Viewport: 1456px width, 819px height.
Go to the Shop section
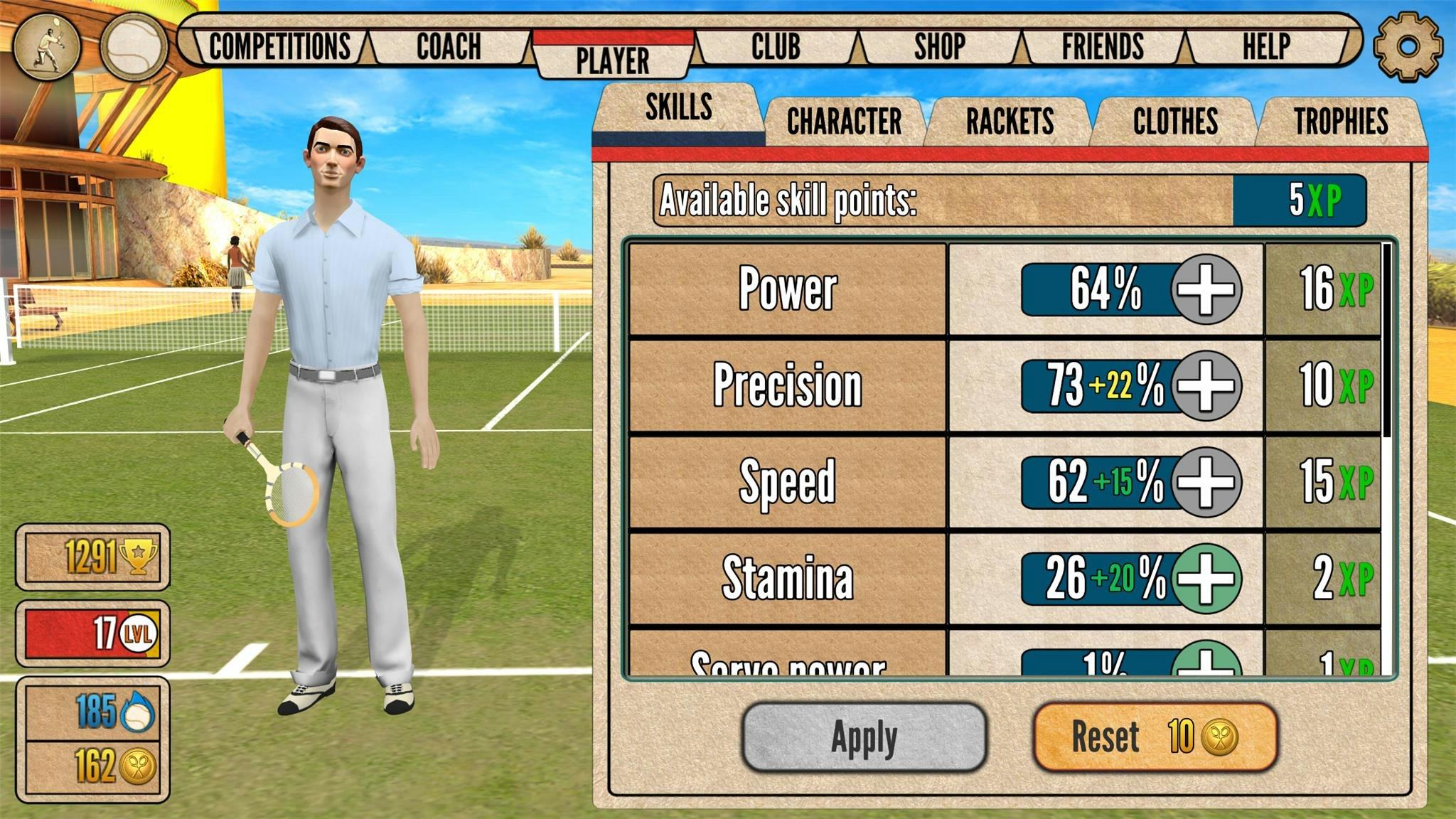[x=938, y=46]
